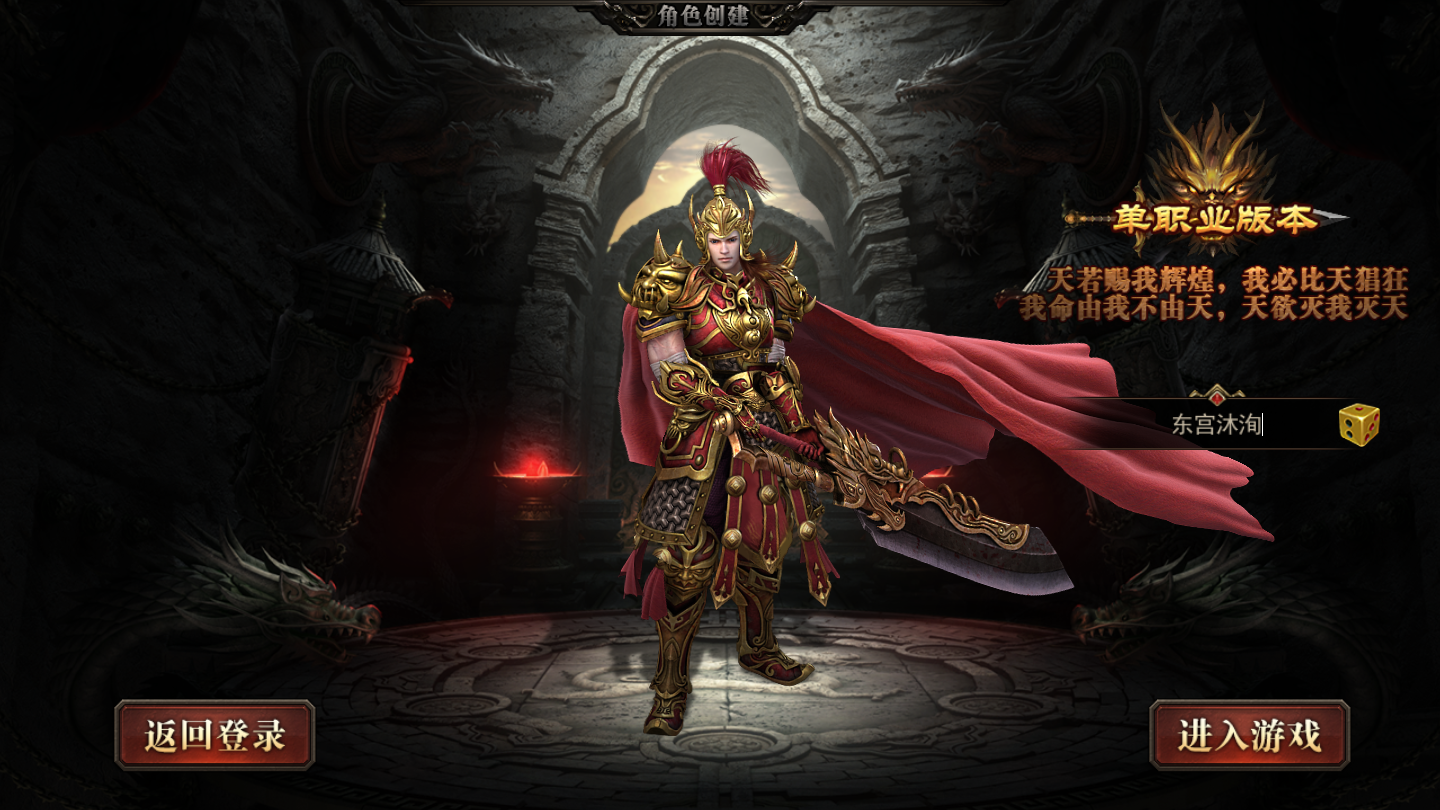Click the glowing red brazier on the left
This screenshot has height=810, width=1440.
click(x=535, y=480)
